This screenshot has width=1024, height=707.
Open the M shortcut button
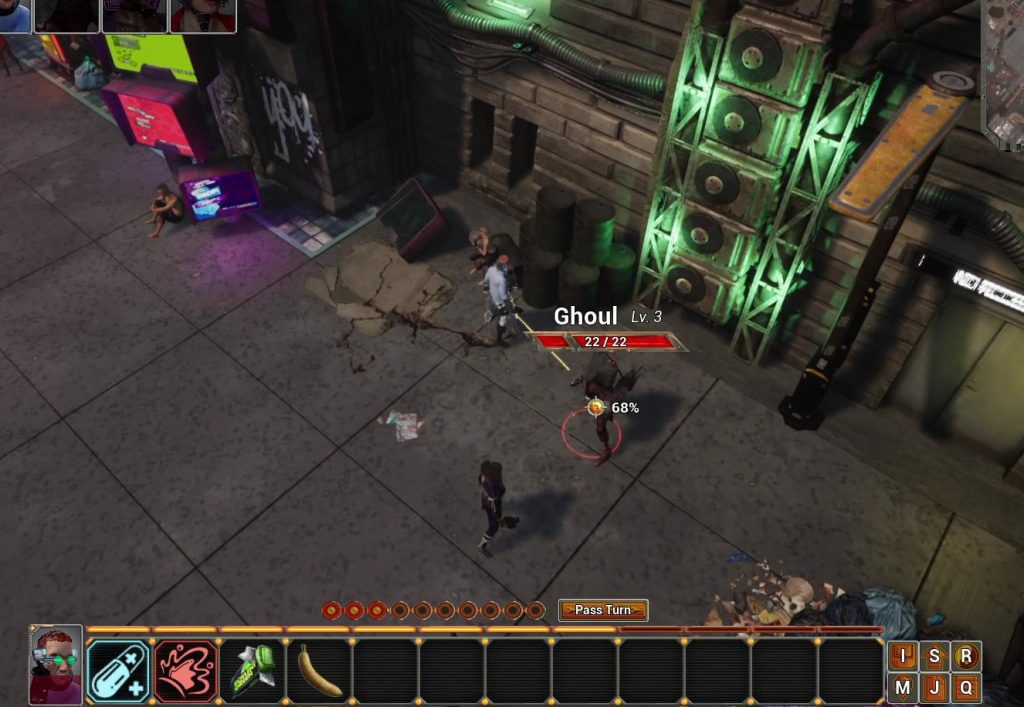click(903, 687)
